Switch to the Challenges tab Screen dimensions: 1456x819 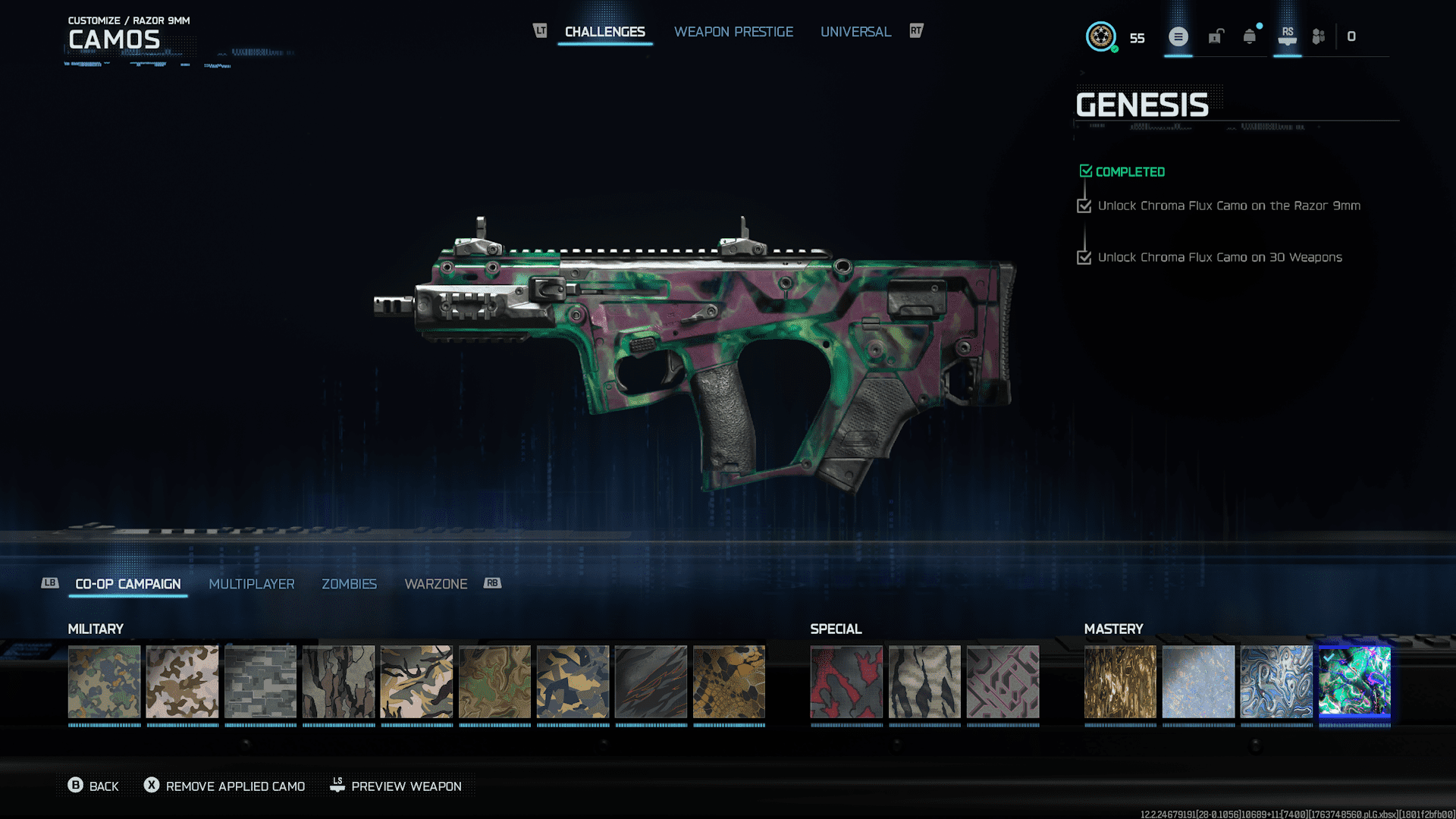pyautogui.click(x=604, y=32)
